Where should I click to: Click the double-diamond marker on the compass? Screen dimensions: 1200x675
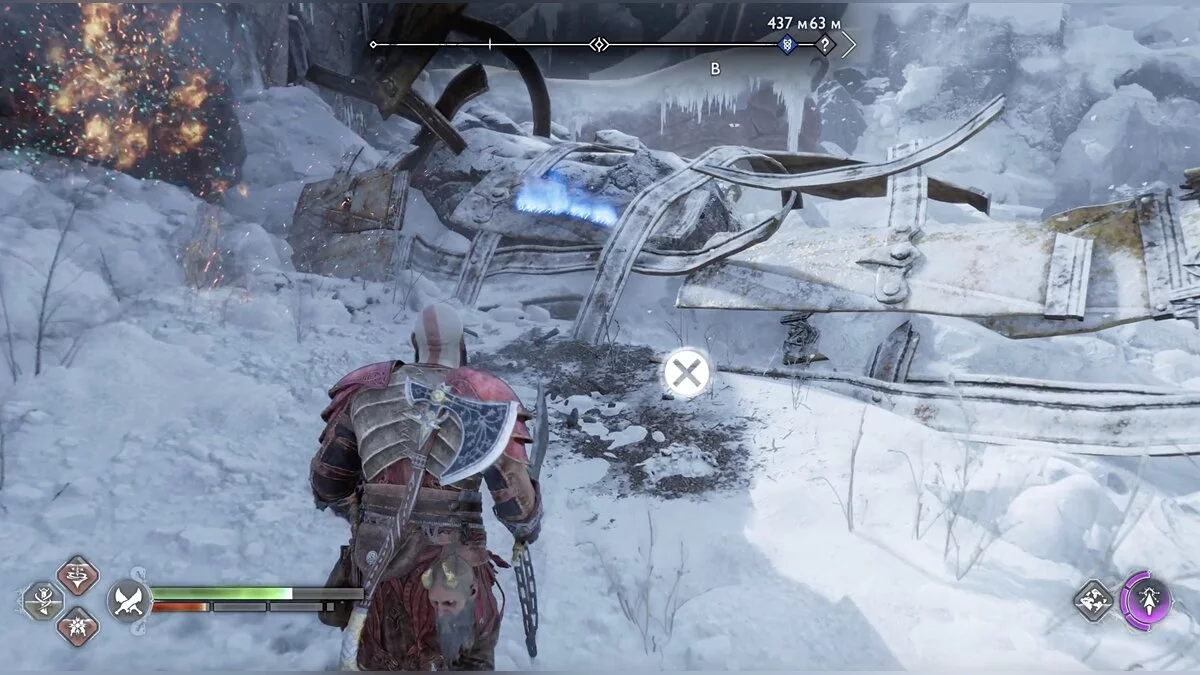click(599, 45)
